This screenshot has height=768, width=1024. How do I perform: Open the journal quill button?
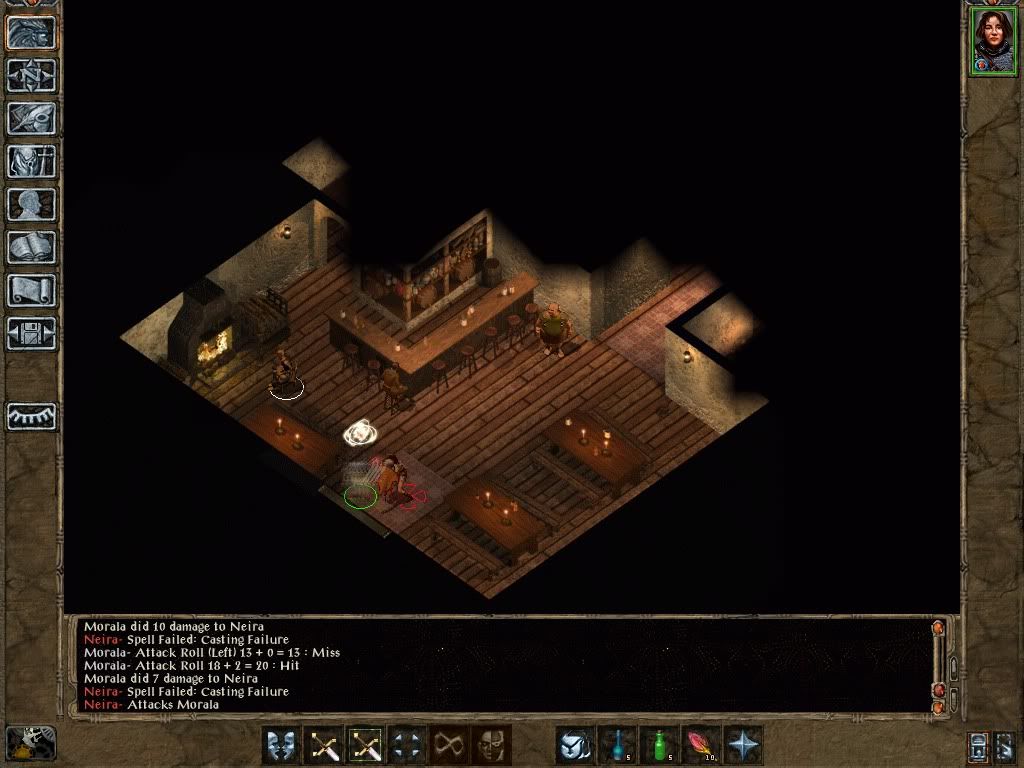click(x=31, y=117)
